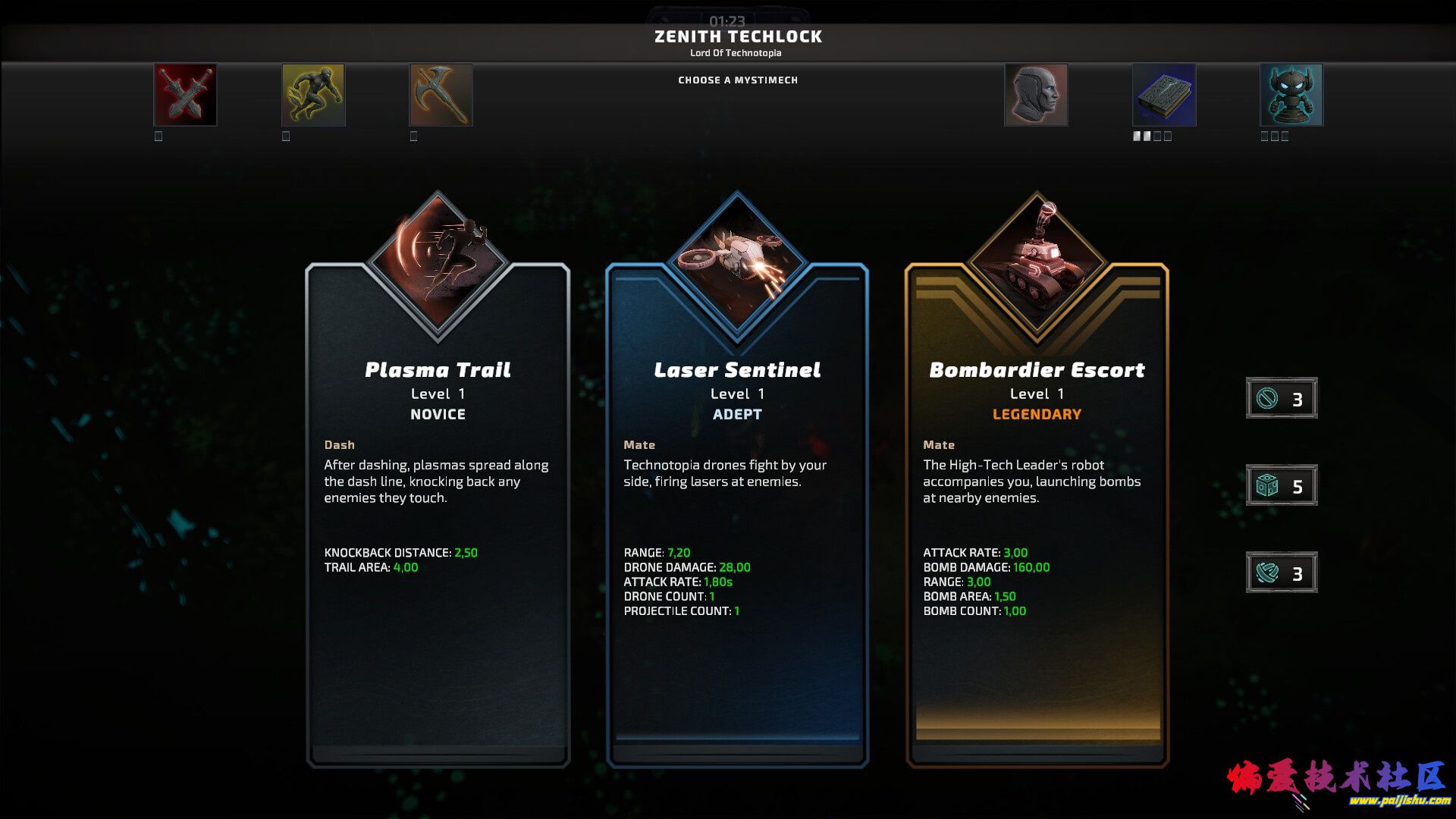Click the cyan robot mate icon
The width and height of the screenshot is (1456, 819).
[1291, 95]
